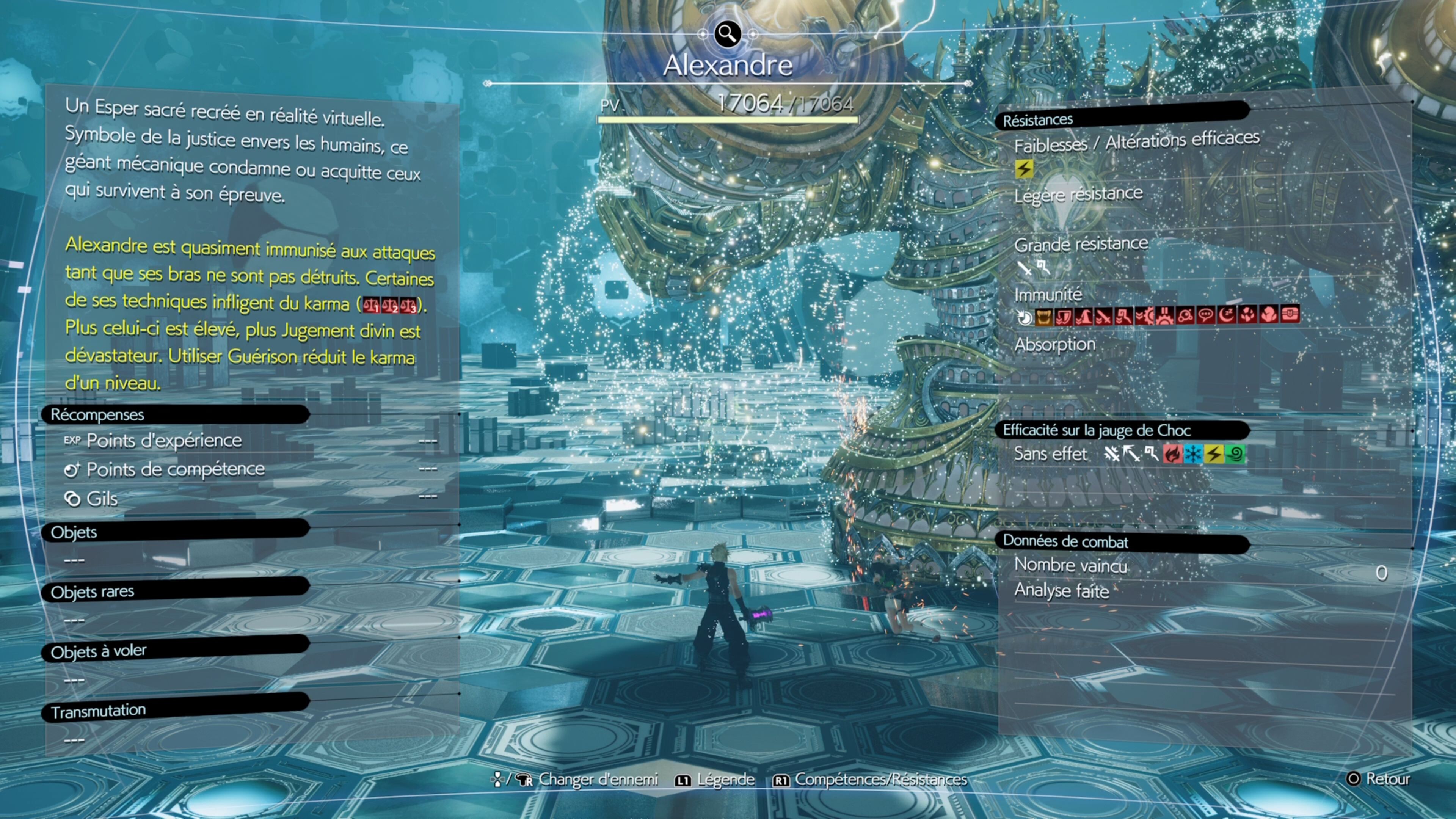
Task: Open the Résistances section header
Action: 1038,120
